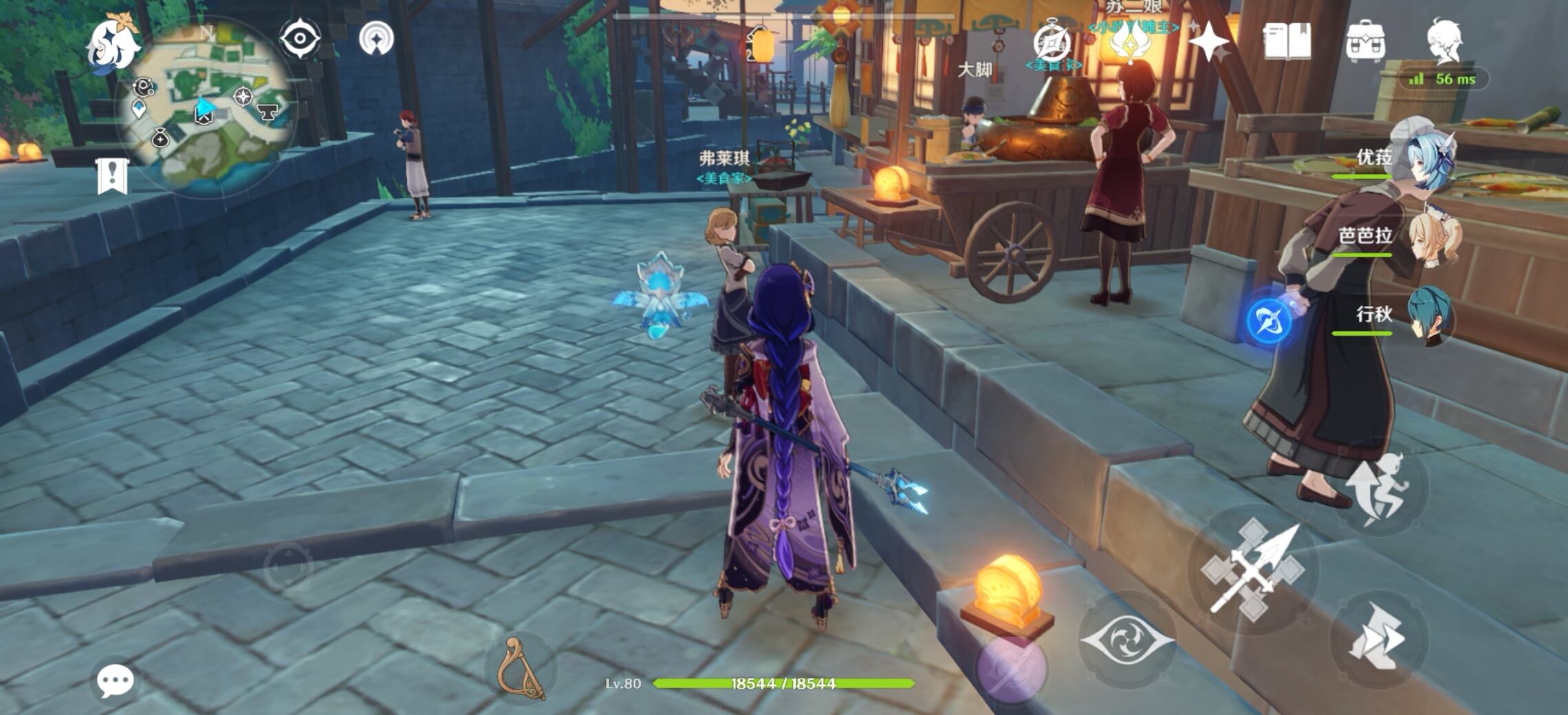Viewport: 1568px width, 715px height.
Task: Open the minimap
Action: 208,109
